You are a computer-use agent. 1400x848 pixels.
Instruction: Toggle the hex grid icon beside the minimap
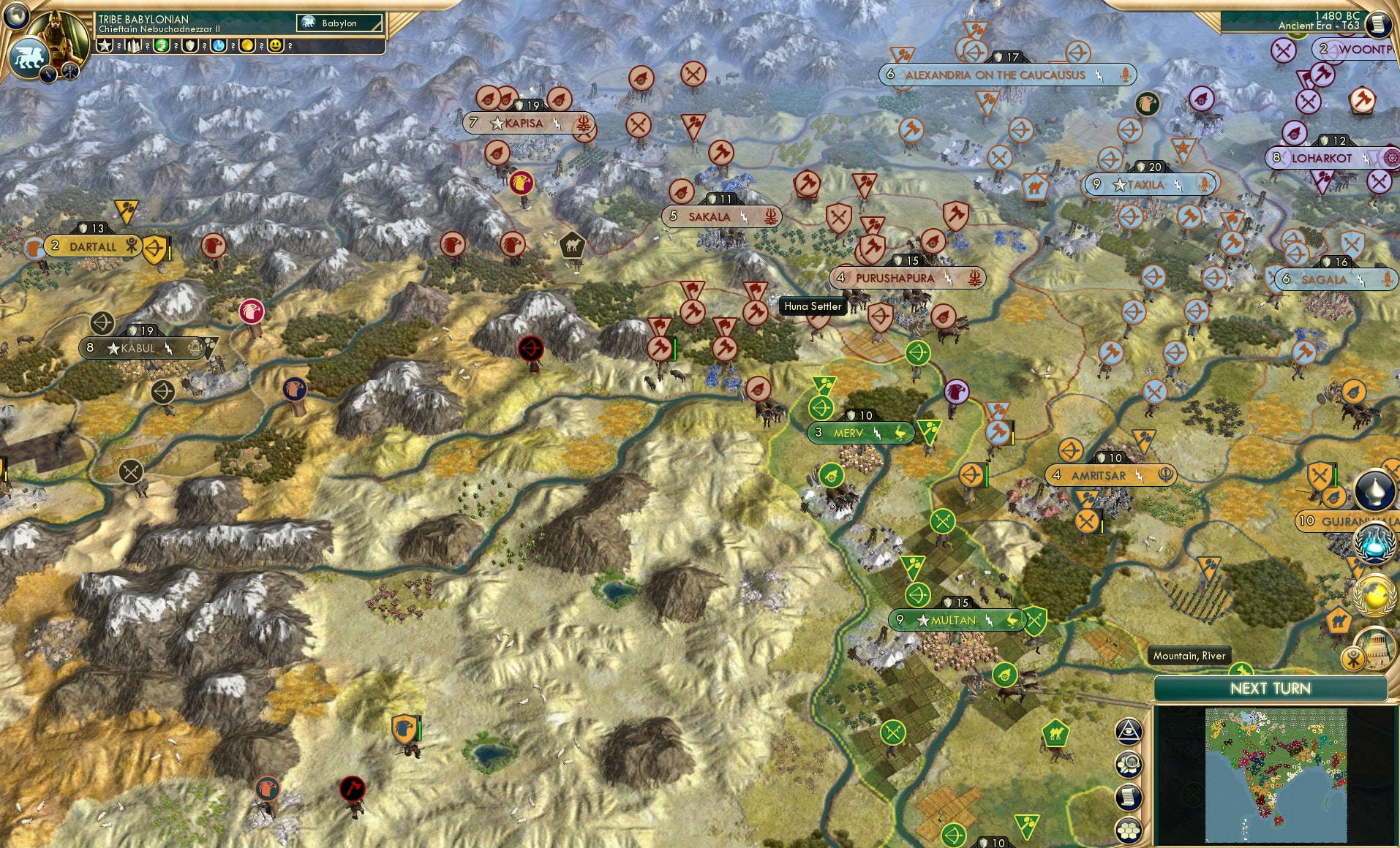click(x=1130, y=830)
